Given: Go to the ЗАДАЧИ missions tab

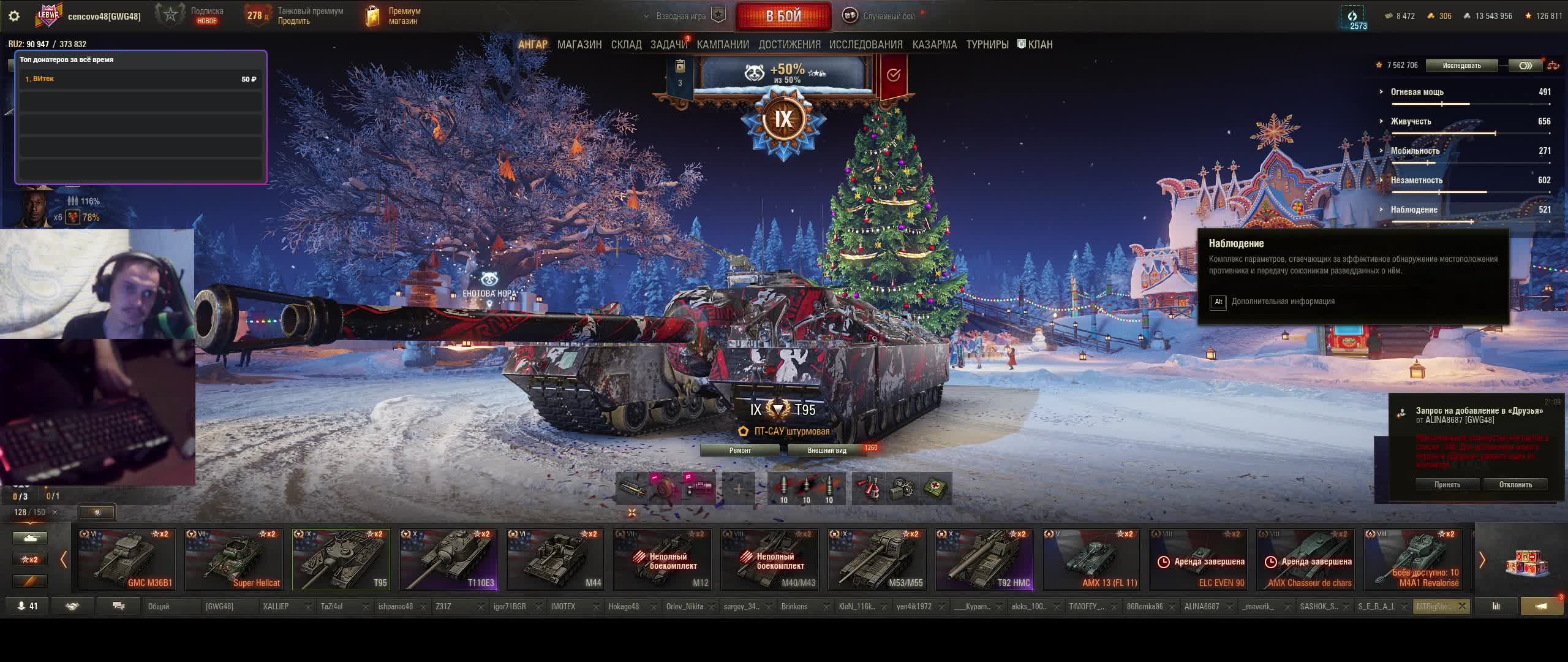Looking at the screenshot, I should (668, 45).
